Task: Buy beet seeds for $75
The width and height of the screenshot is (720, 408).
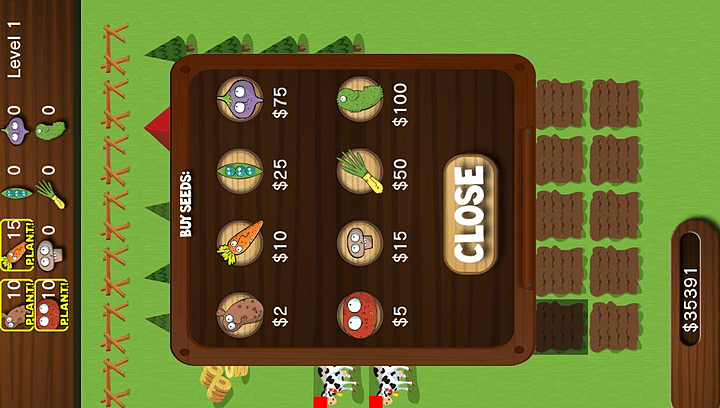Action: click(240, 100)
